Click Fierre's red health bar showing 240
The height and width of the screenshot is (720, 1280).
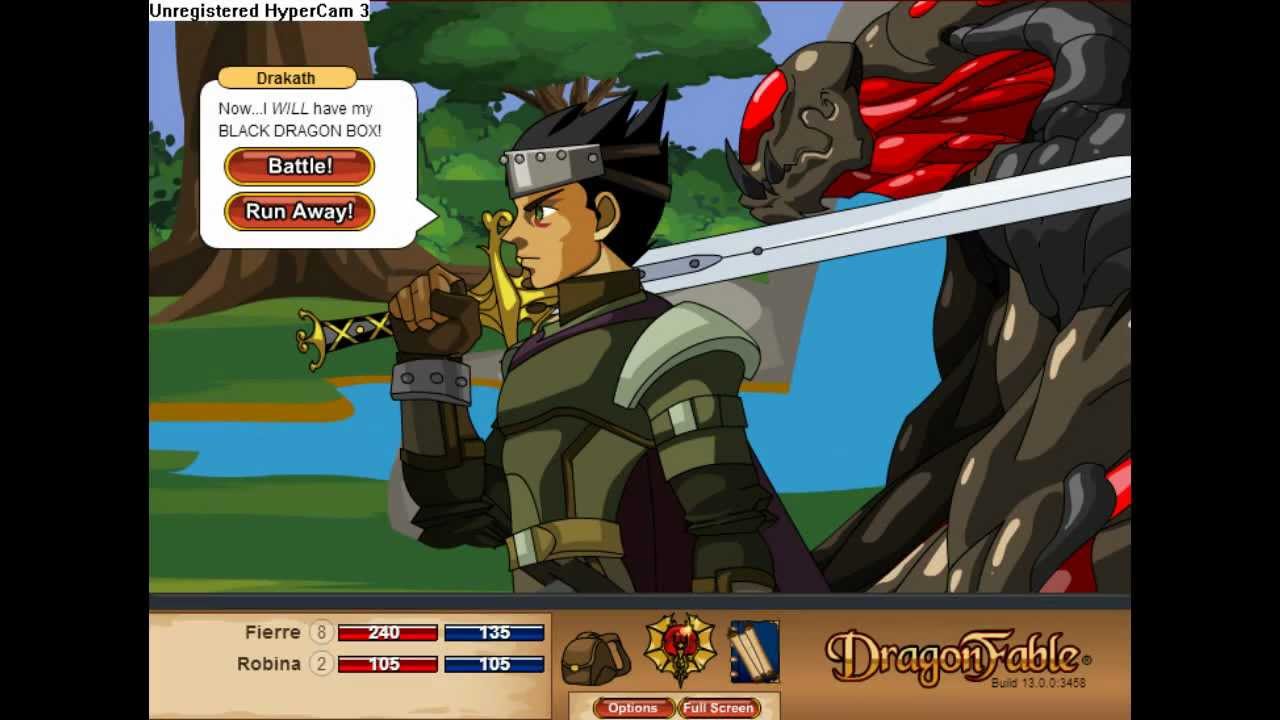click(x=386, y=633)
